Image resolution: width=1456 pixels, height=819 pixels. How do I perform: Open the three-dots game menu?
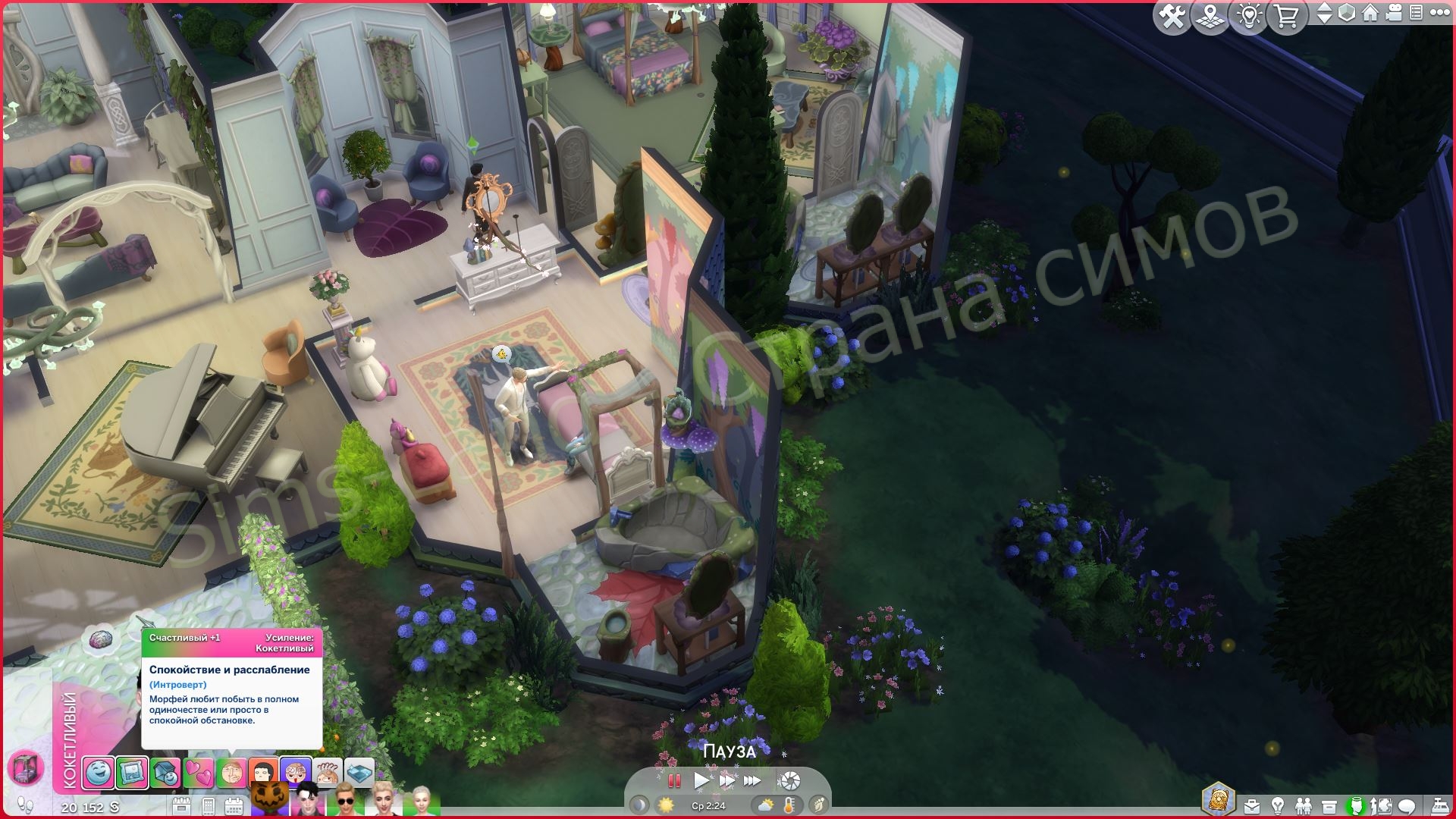coord(1439,14)
